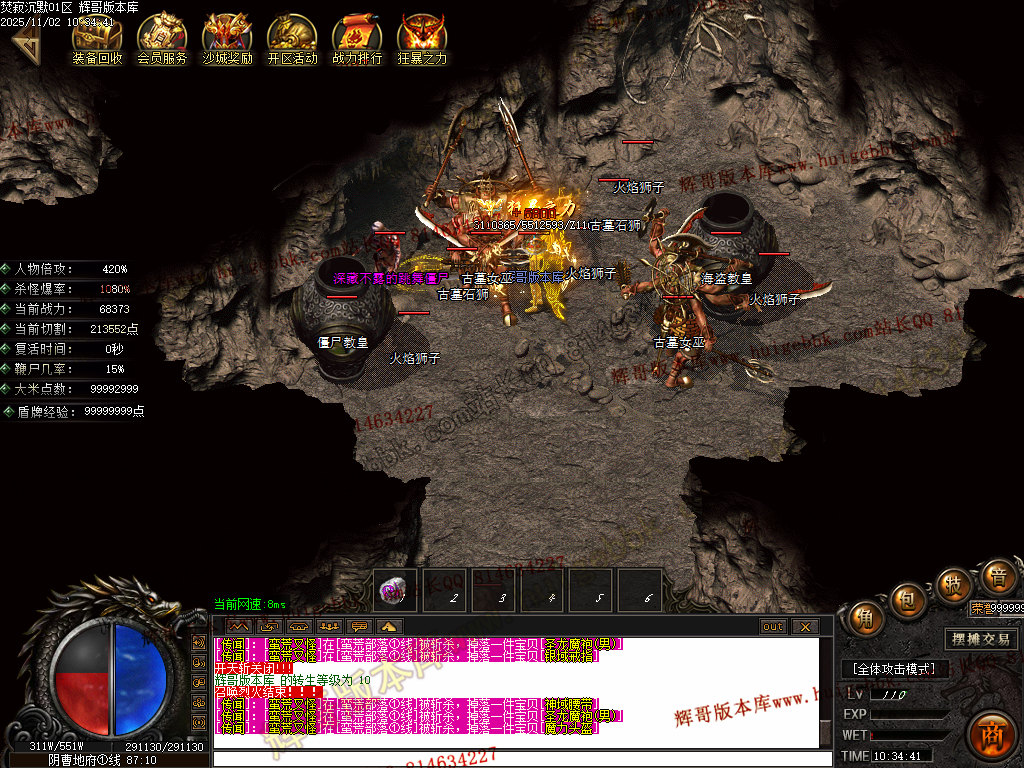Click the chat window scrollbar
Viewport: 1024px width, 768px height.
825,692
